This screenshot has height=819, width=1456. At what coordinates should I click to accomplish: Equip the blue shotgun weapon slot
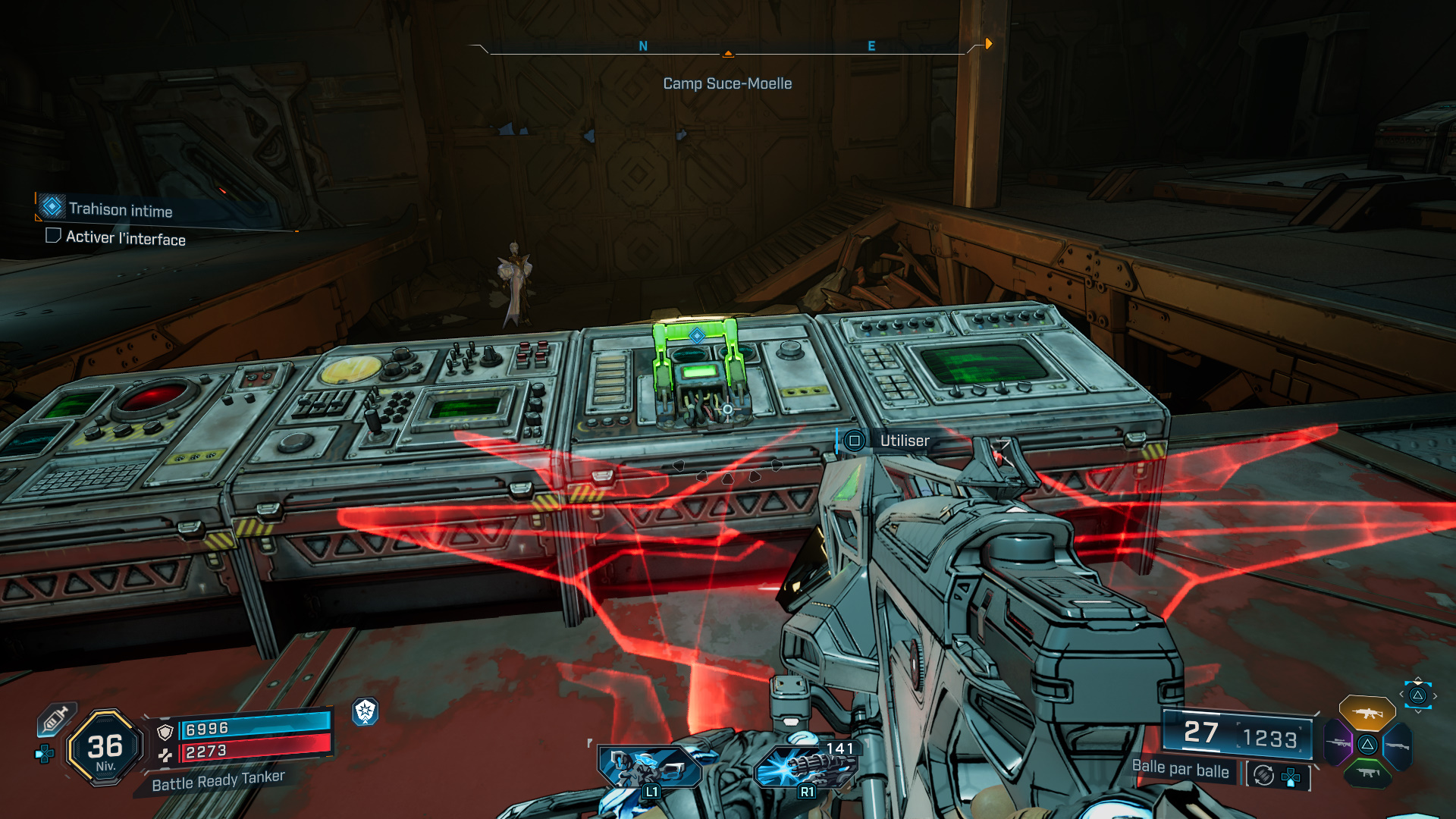pyautogui.click(x=1397, y=746)
